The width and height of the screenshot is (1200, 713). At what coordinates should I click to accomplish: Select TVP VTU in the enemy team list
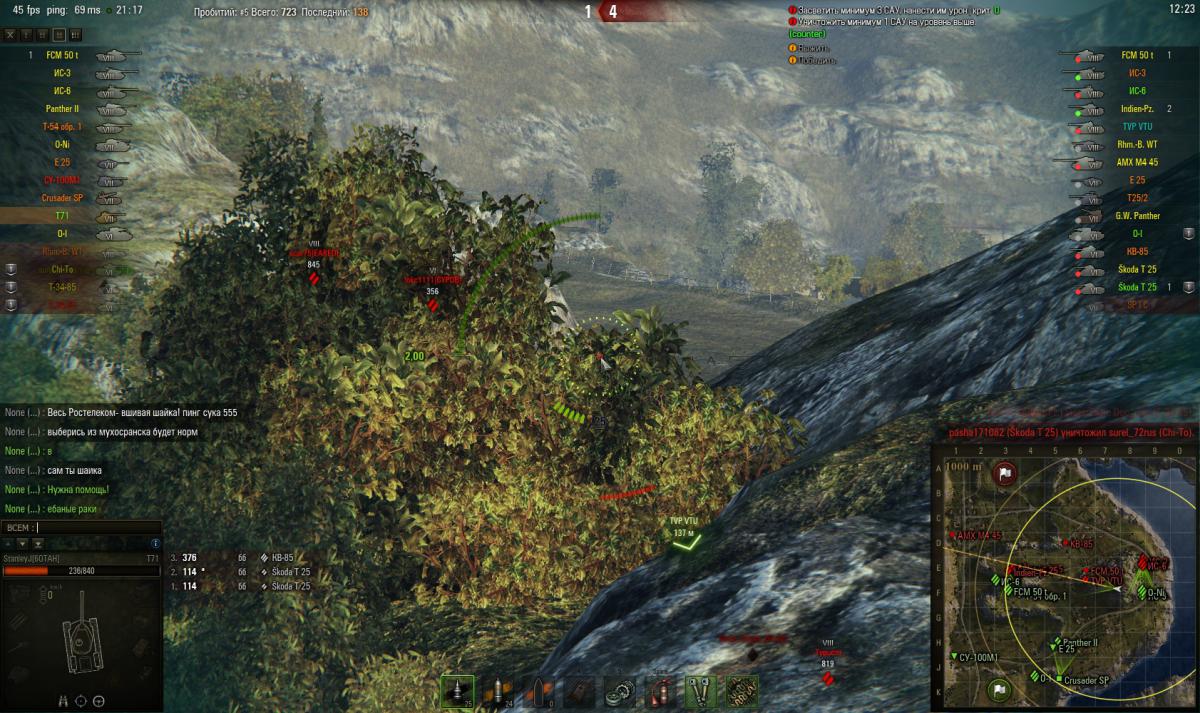coord(1138,127)
